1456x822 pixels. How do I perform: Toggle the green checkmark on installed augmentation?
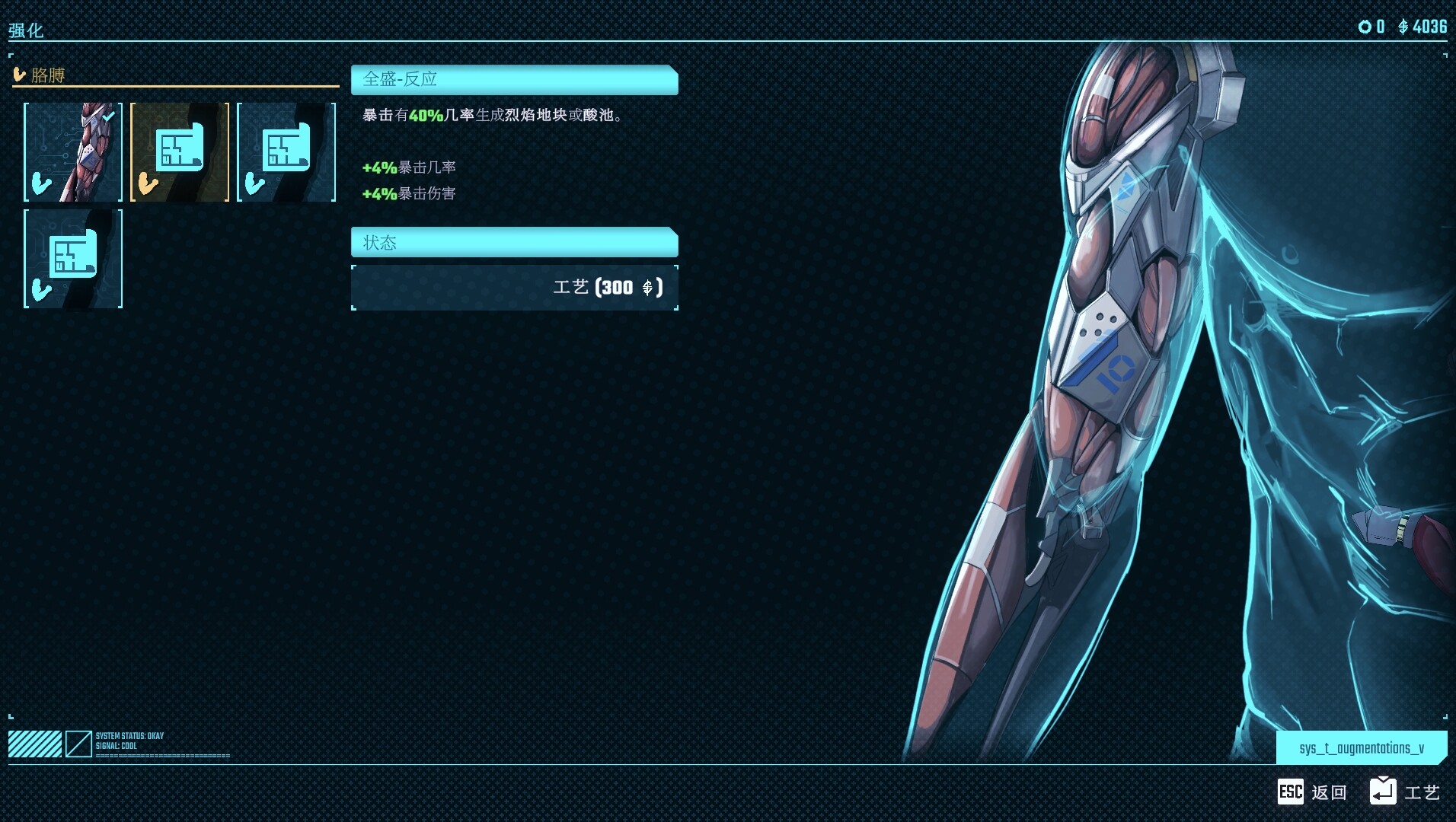pyautogui.click(x=107, y=116)
